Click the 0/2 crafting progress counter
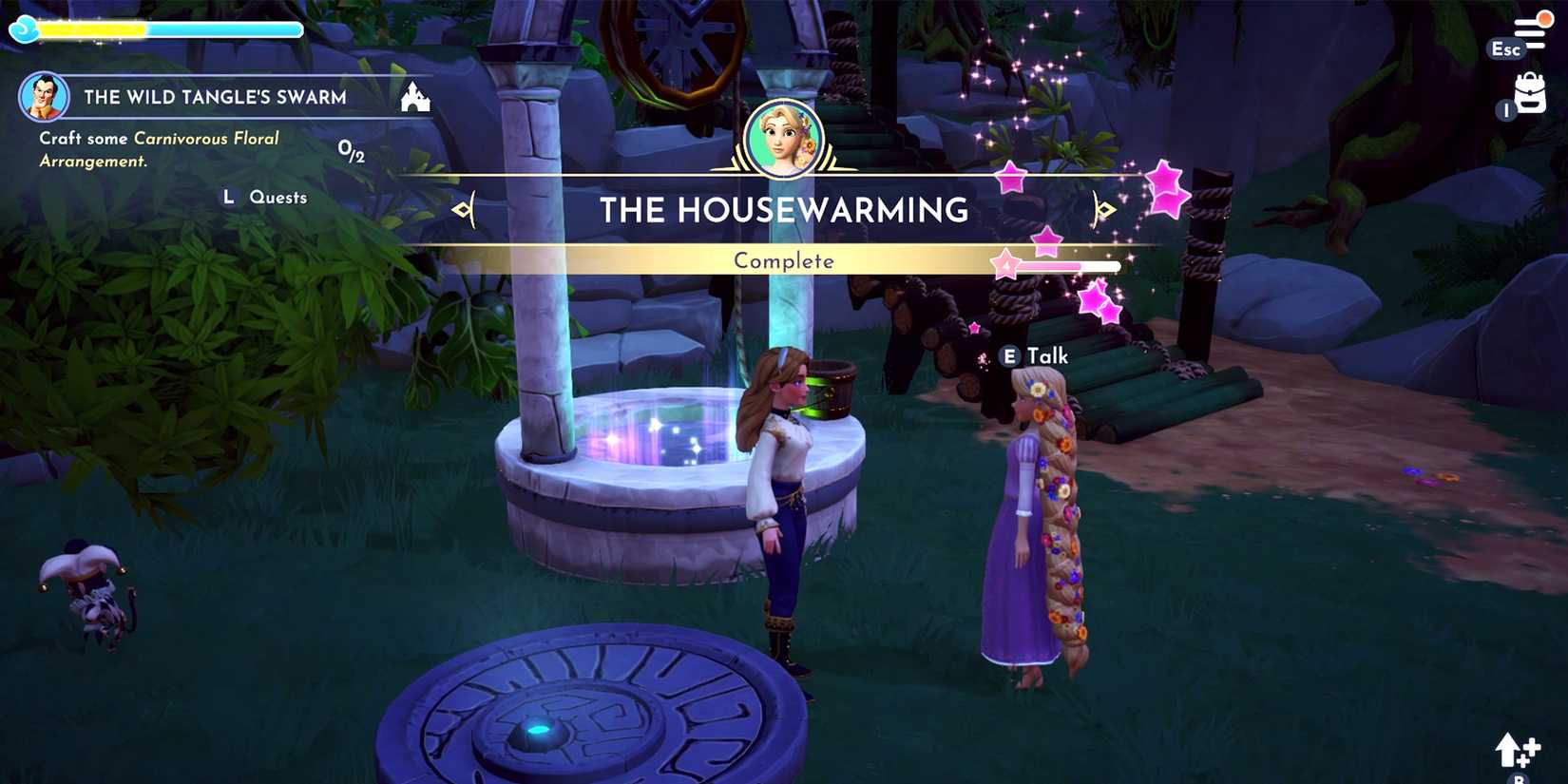 click(351, 149)
